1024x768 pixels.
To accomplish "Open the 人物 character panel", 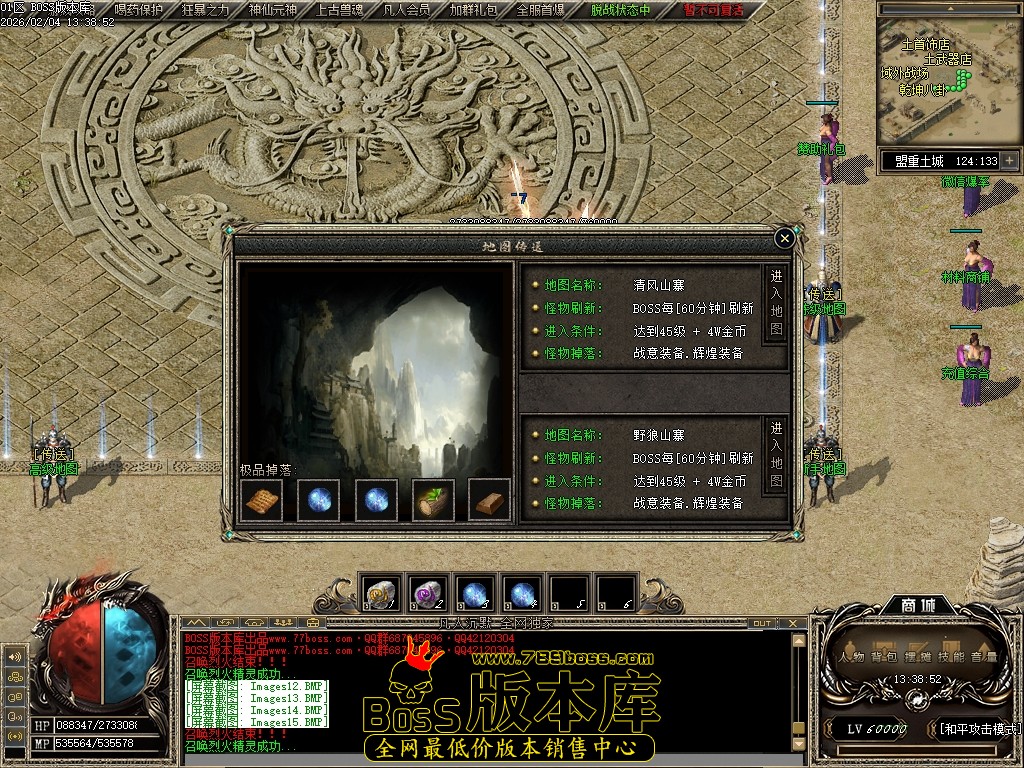I will [x=851, y=657].
